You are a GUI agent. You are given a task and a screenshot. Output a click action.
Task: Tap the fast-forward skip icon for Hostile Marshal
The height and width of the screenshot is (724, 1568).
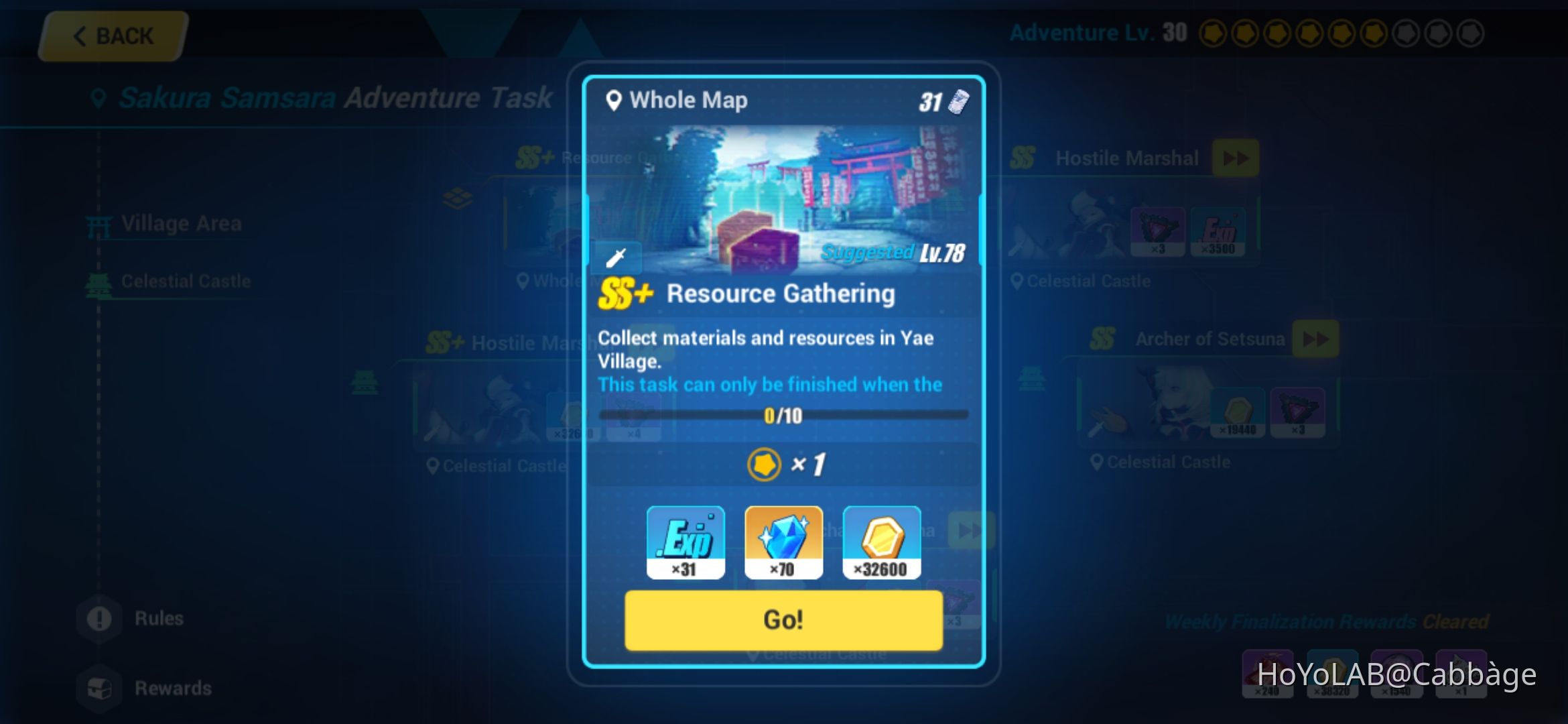(x=1235, y=158)
